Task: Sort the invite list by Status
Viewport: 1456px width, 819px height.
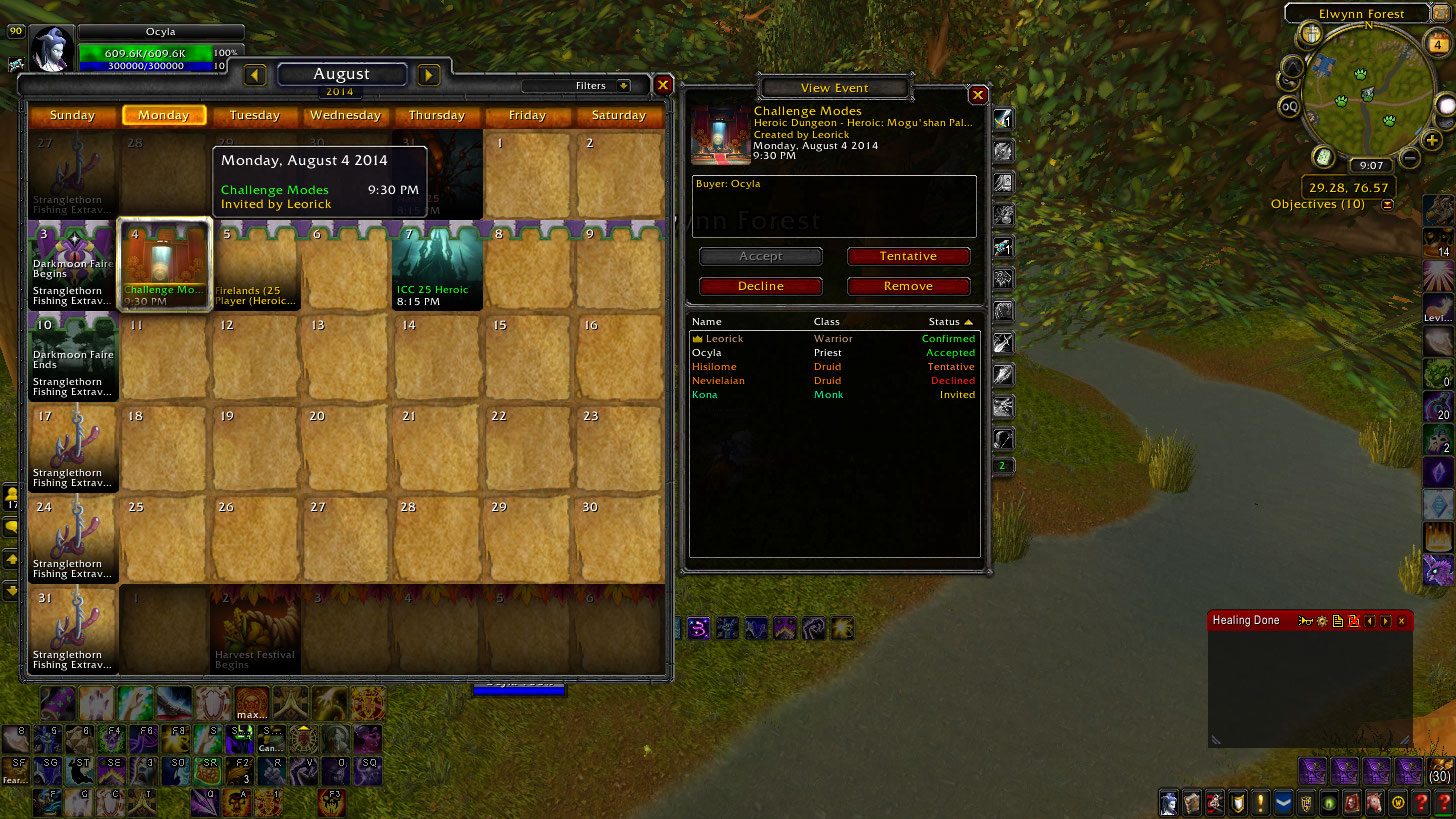Action: tap(949, 322)
